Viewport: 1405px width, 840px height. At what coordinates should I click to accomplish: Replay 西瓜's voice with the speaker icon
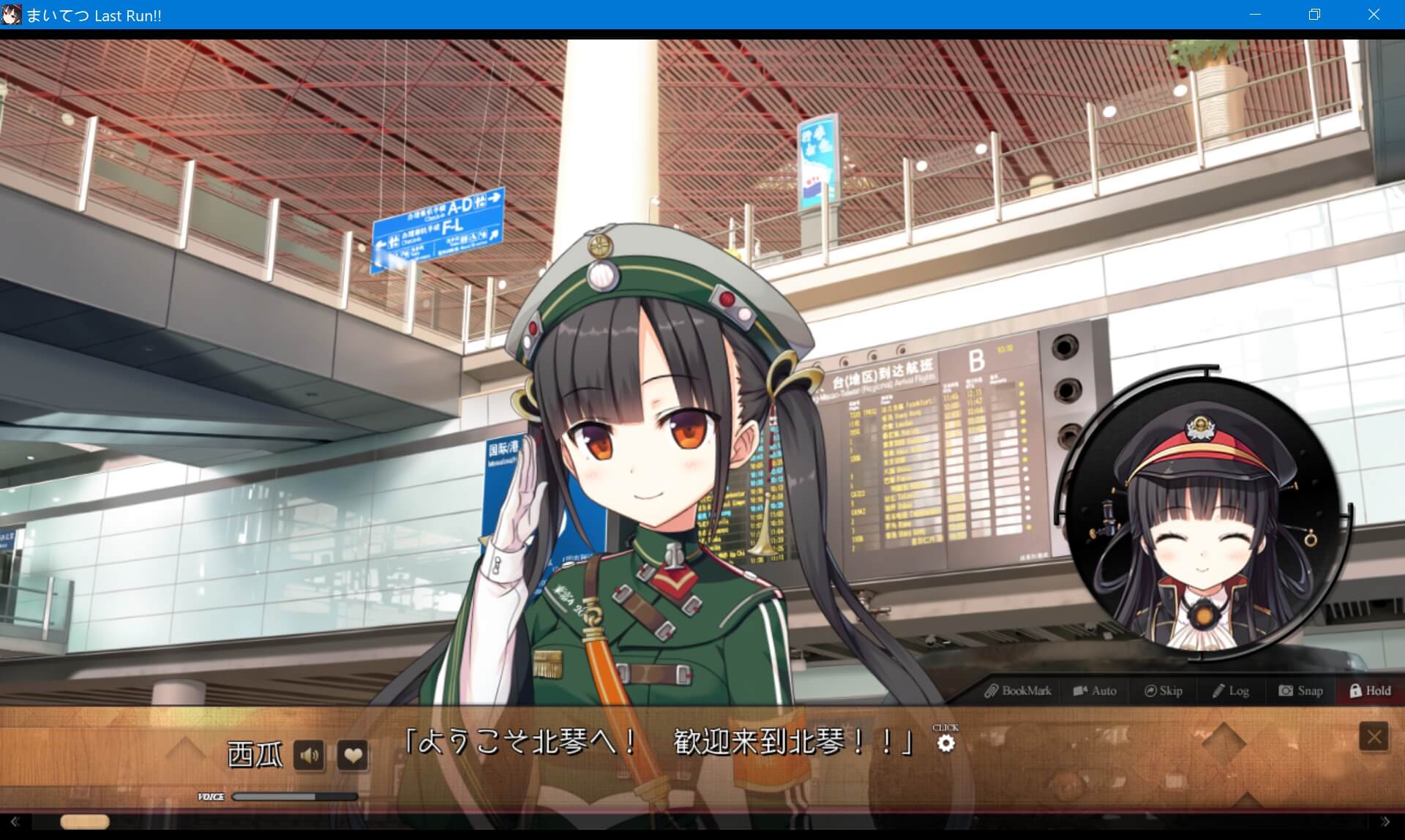tap(308, 754)
